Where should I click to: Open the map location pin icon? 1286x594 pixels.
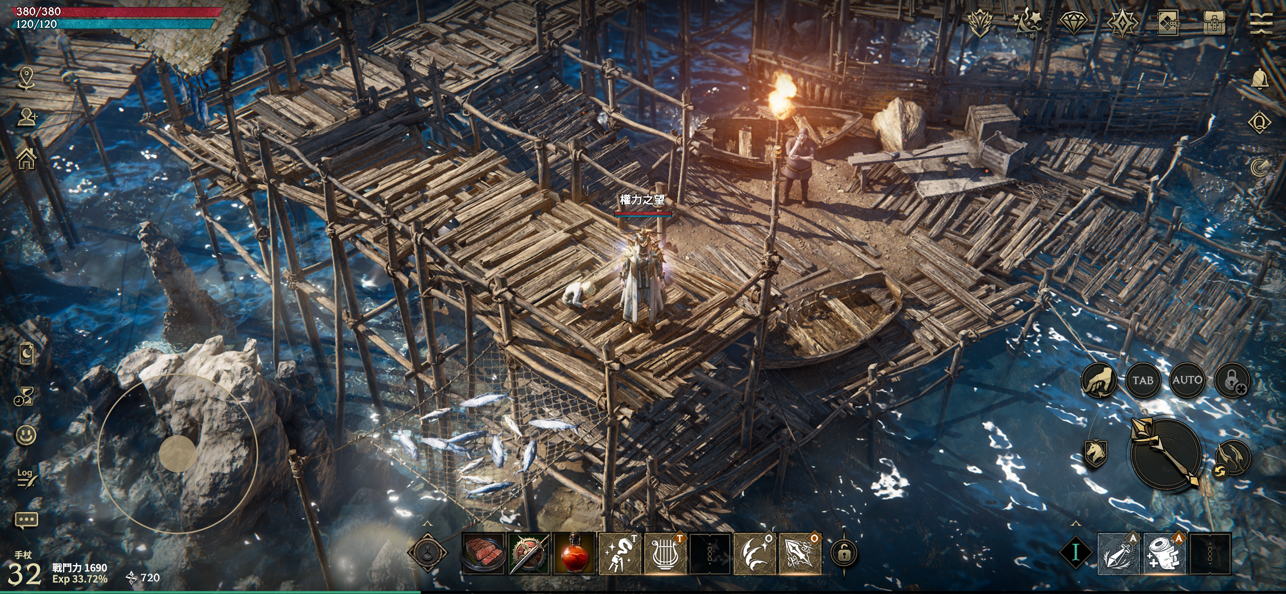tap(26, 77)
